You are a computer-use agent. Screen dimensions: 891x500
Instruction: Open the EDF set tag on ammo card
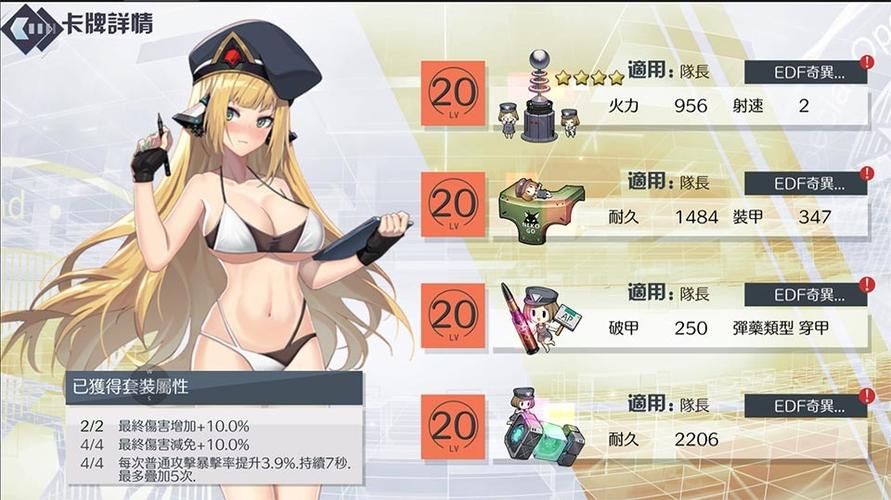[803, 294]
